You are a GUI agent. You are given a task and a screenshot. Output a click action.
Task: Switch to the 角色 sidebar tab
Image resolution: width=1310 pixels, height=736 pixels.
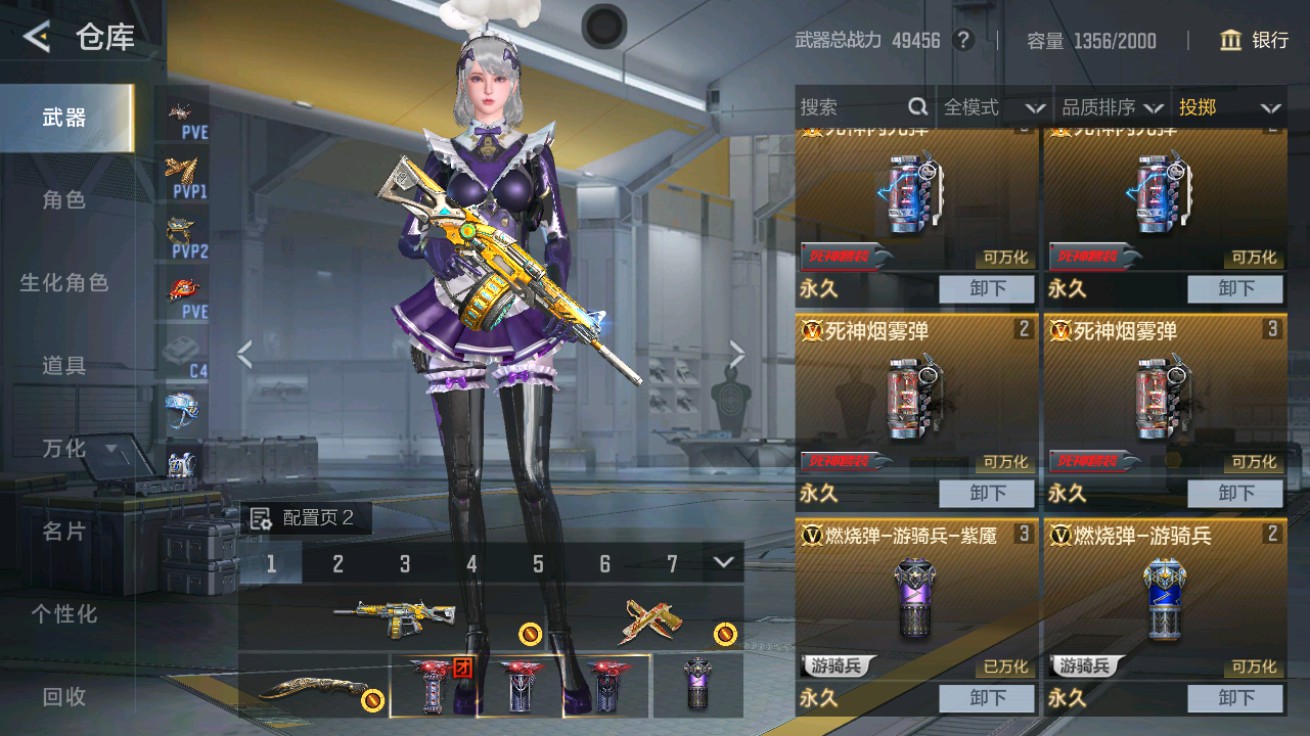tap(63, 200)
